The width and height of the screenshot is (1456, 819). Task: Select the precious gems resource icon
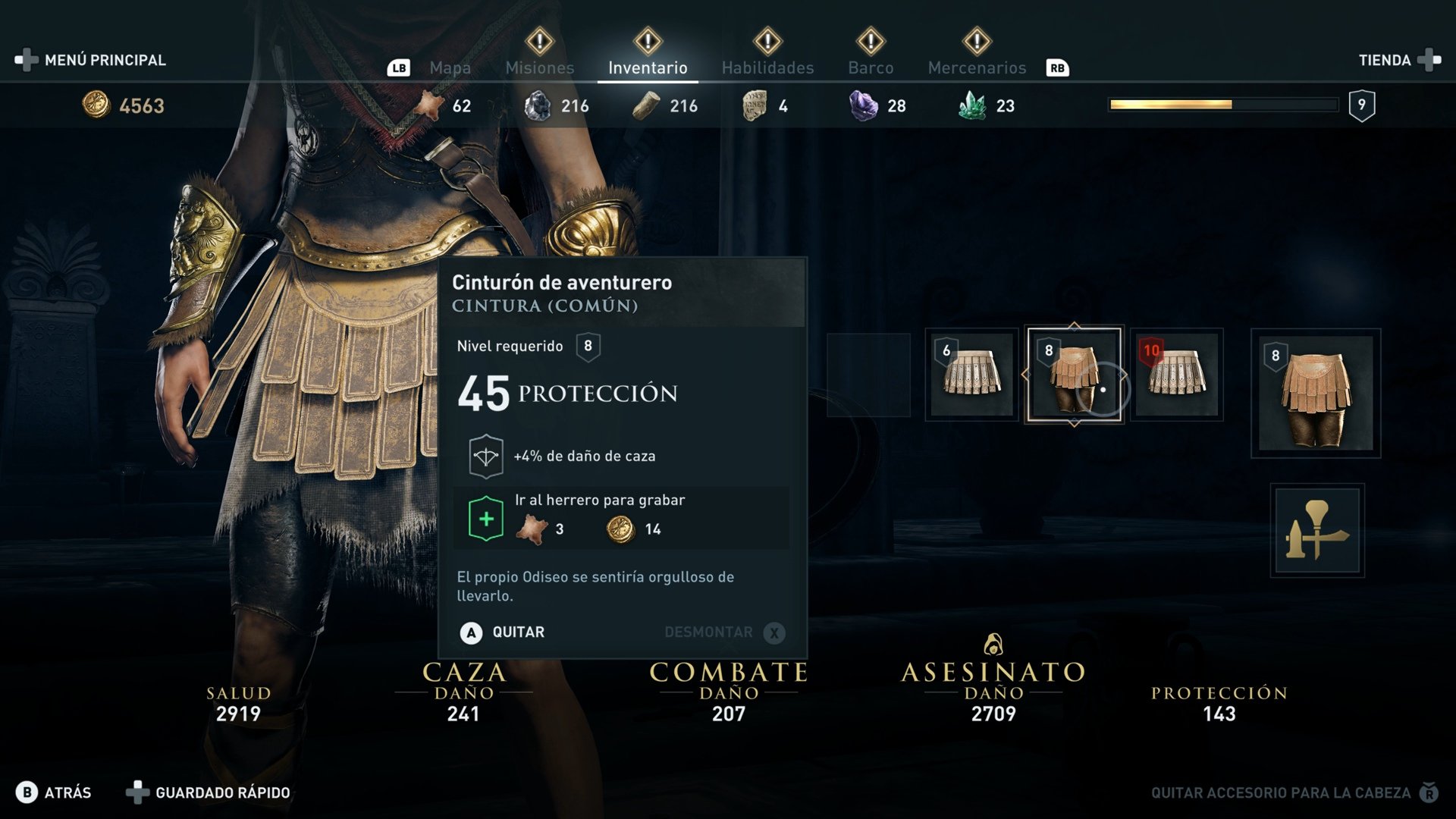point(973,105)
